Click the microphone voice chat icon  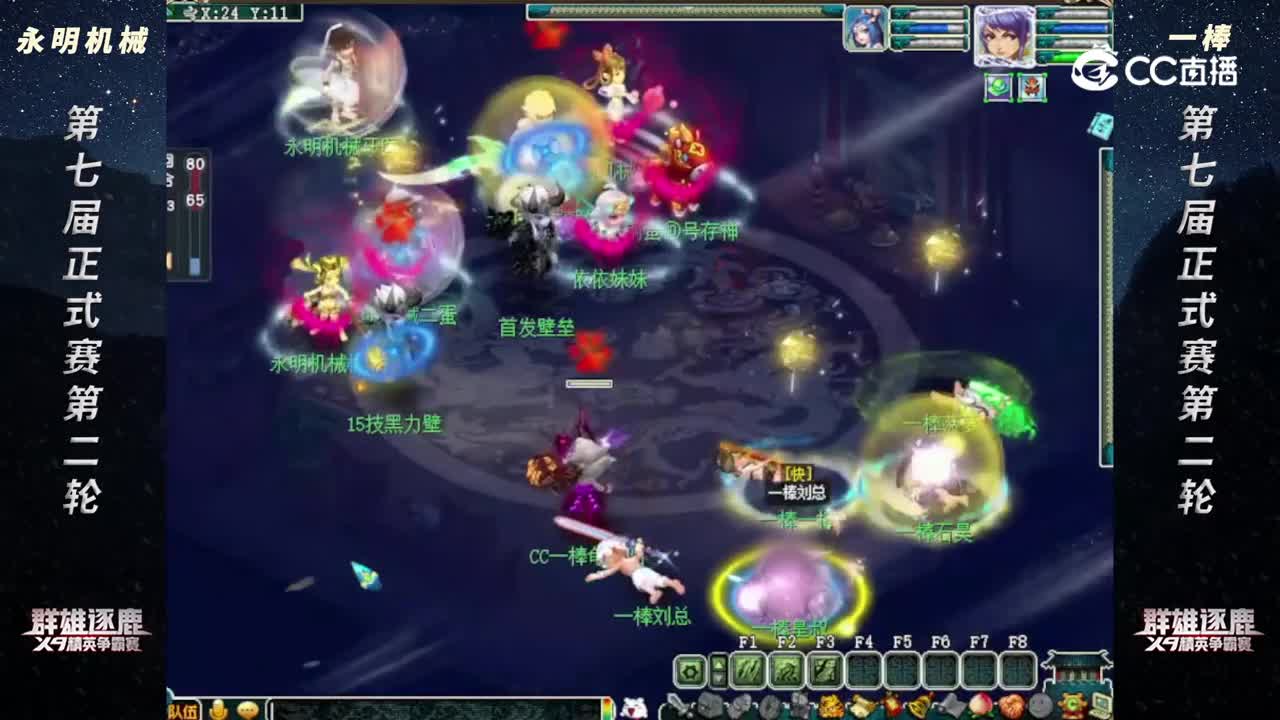tap(217, 710)
